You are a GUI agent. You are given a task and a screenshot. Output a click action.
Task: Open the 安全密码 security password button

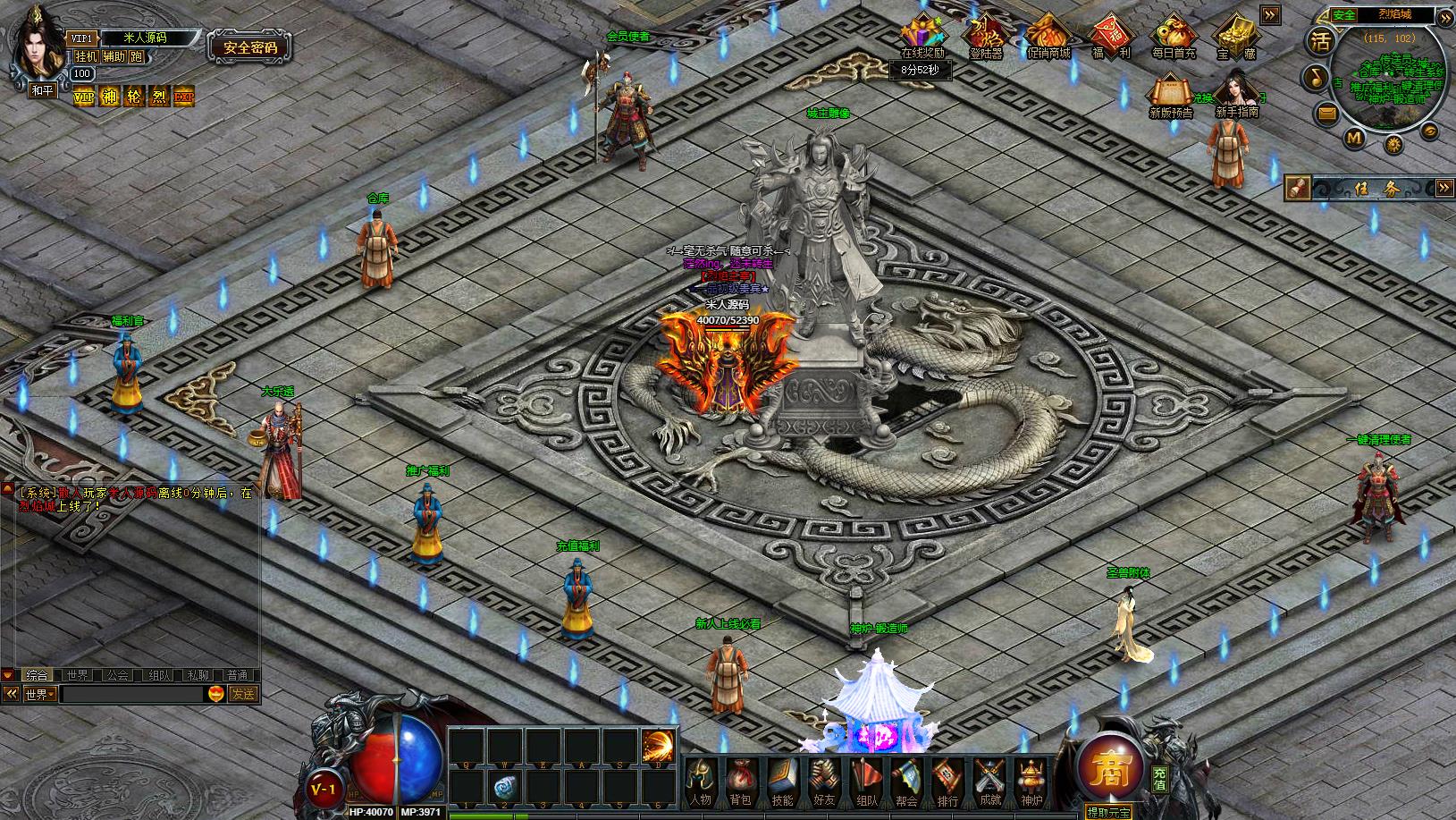click(249, 47)
